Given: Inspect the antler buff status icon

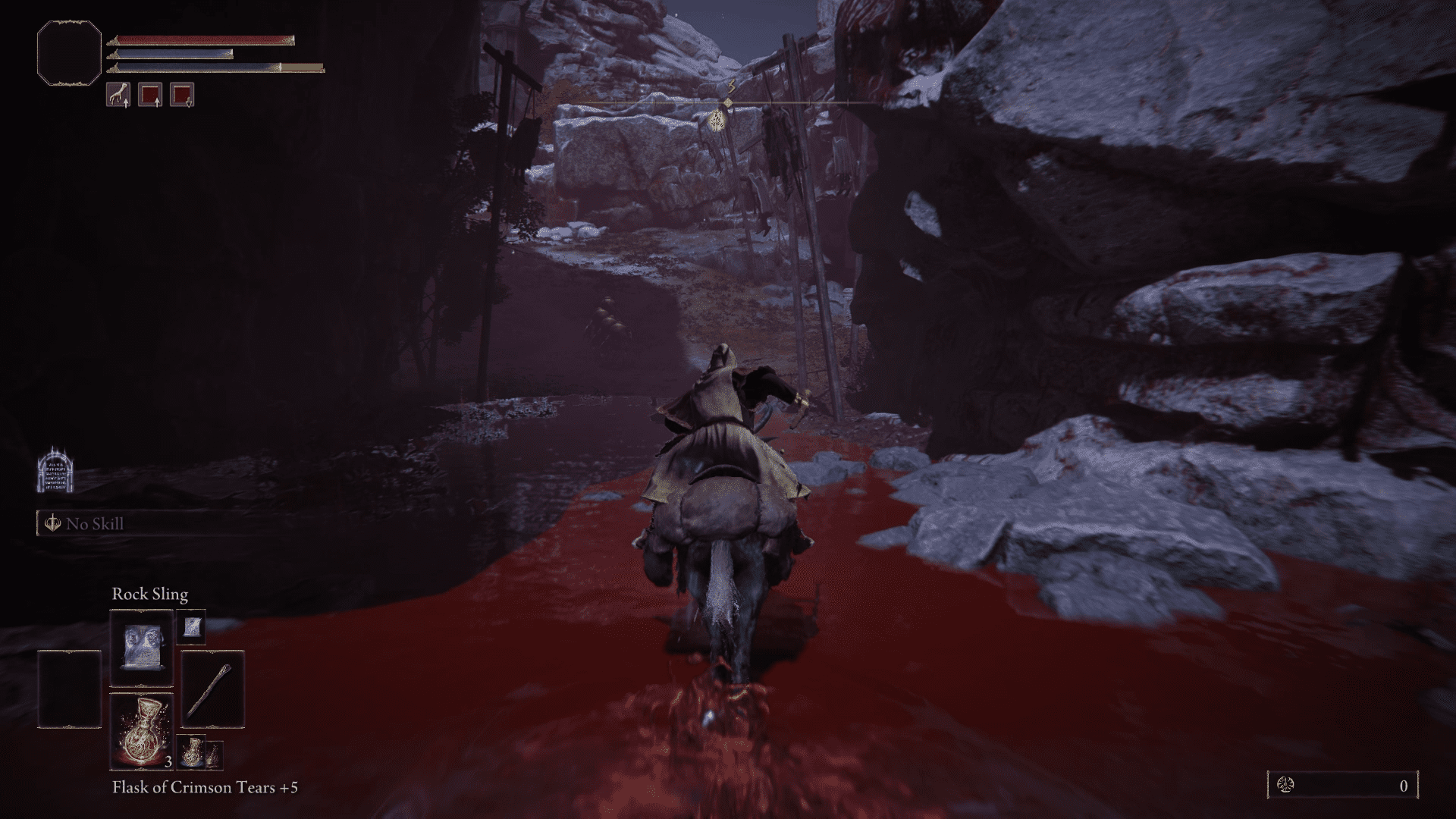Looking at the screenshot, I should [x=118, y=95].
